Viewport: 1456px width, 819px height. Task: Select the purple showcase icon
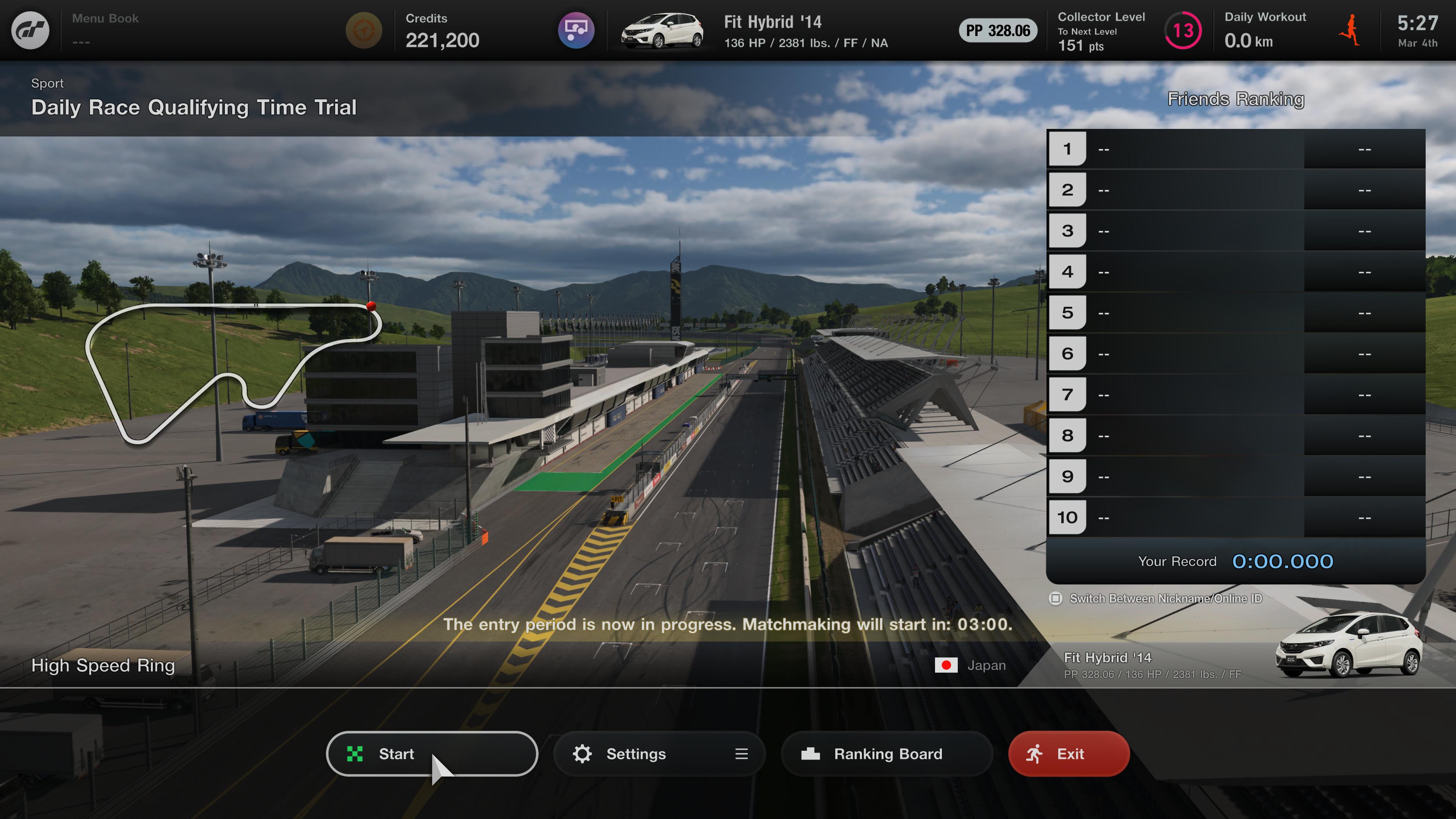[x=576, y=30]
